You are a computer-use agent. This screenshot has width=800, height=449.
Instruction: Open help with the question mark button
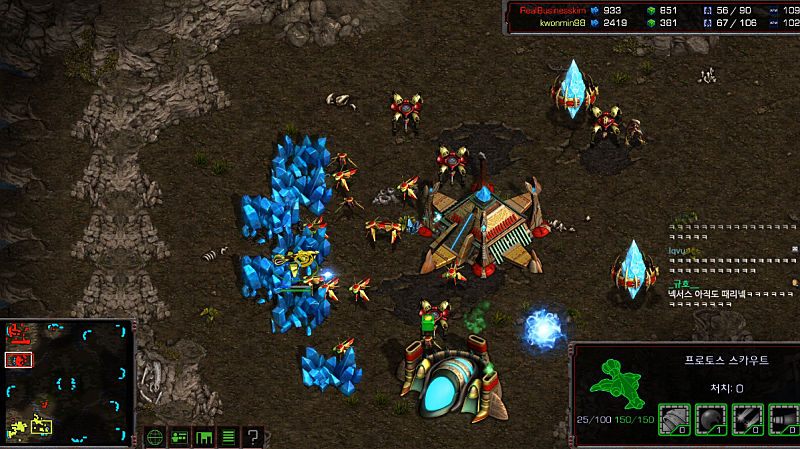tap(254, 437)
